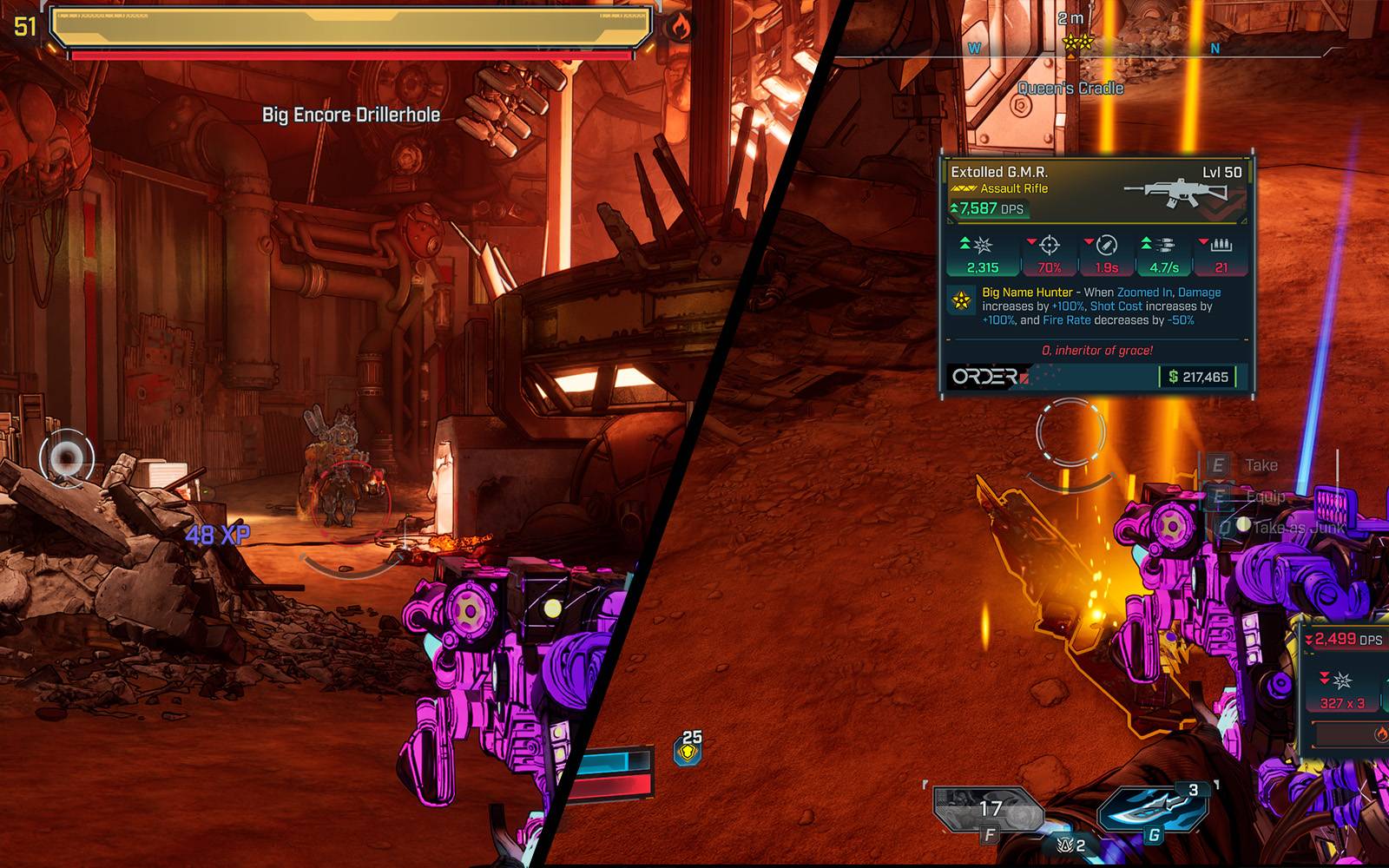1389x868 pixels.
Task: Click the shield icon showing 25
Action: coord(688,749)
